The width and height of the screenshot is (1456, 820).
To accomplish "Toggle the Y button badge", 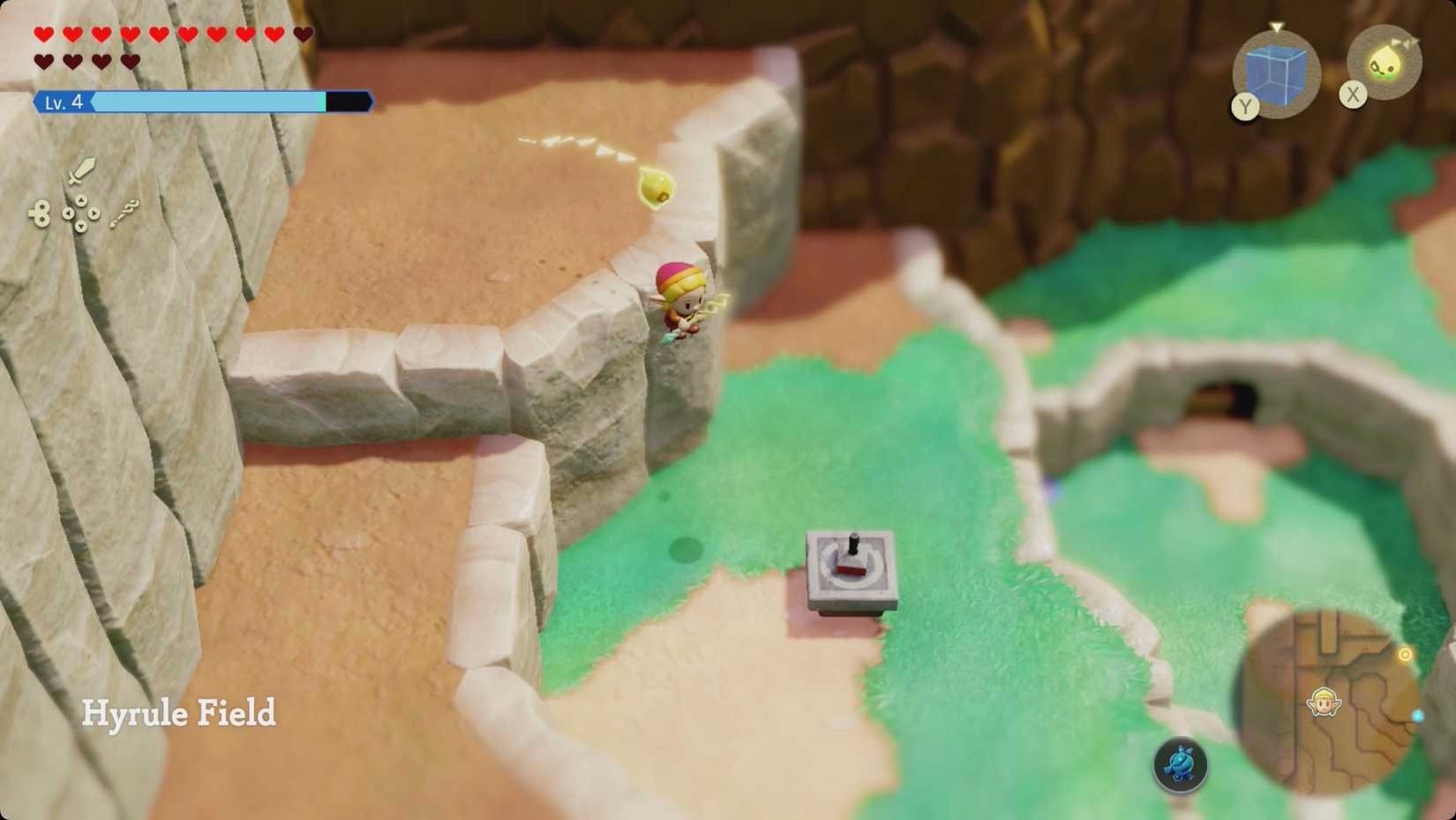I will click(x=1246, y=107).
